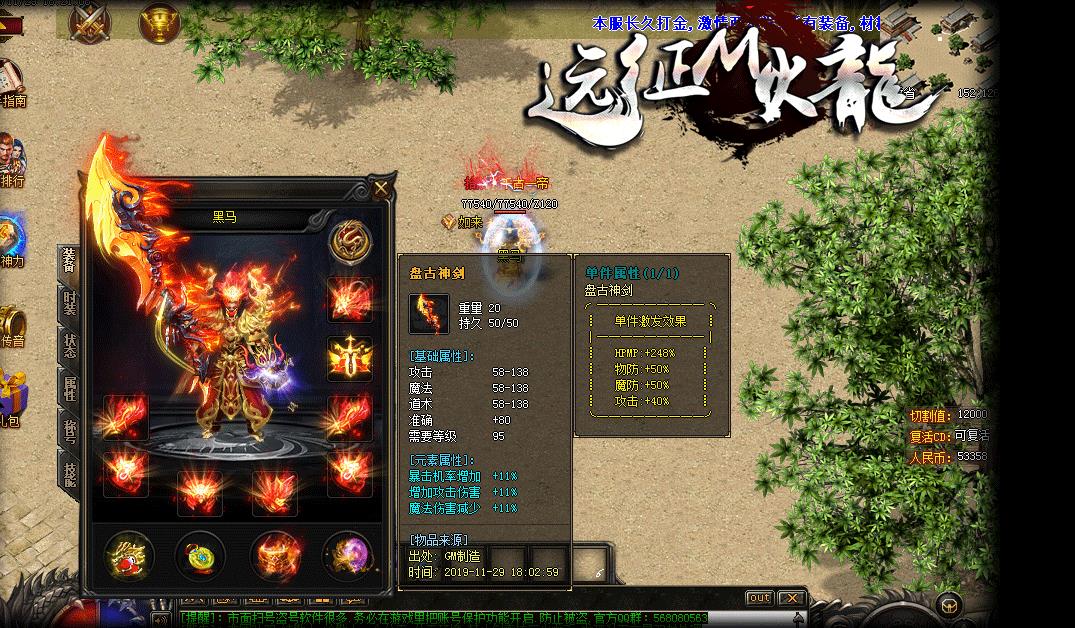
Task: Select the green gem charm slot
Action: (200, 555)
